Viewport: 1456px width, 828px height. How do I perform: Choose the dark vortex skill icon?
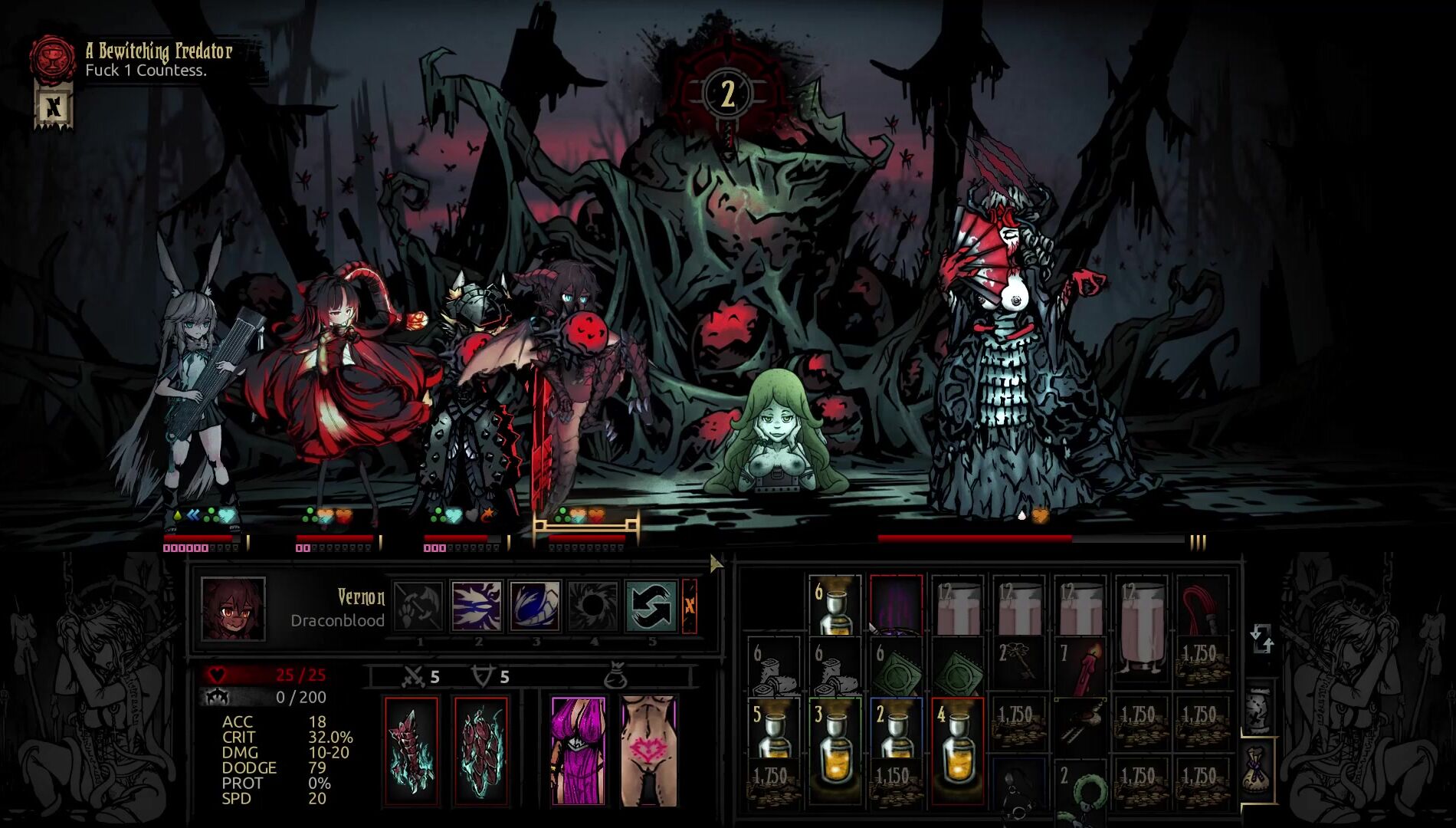592,606
